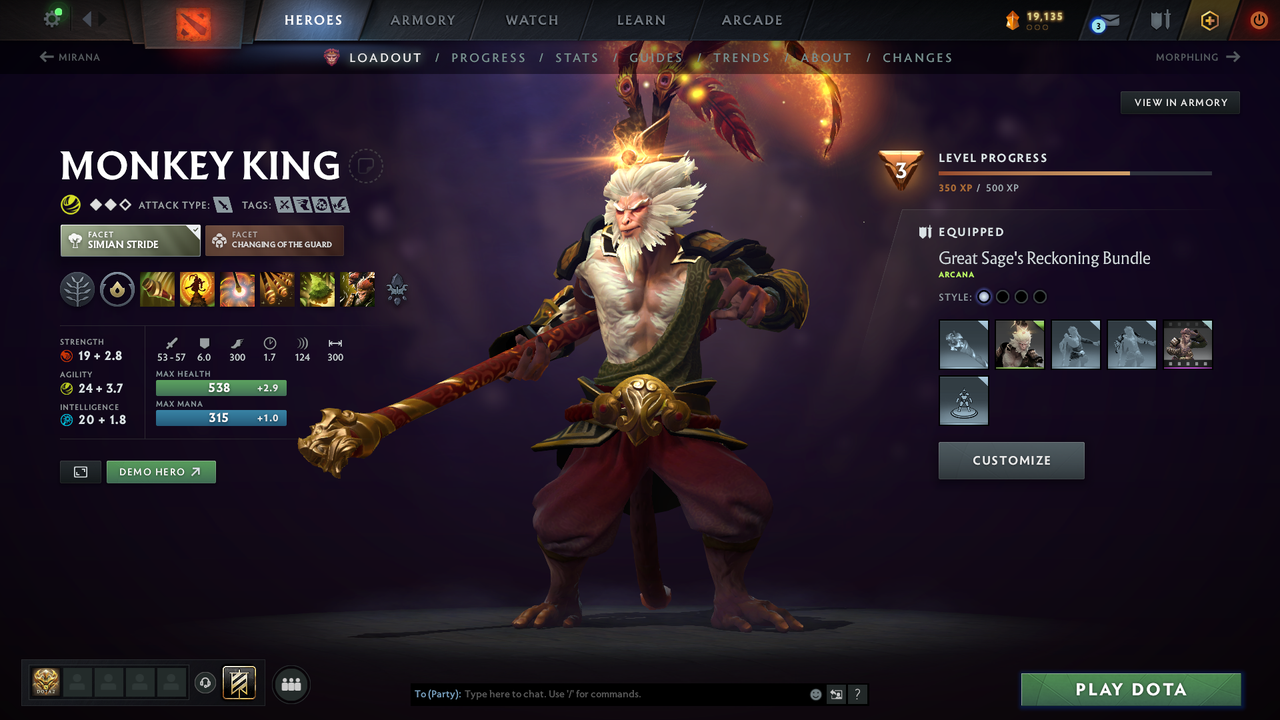Switch to the STATS tab

[577, 57]
